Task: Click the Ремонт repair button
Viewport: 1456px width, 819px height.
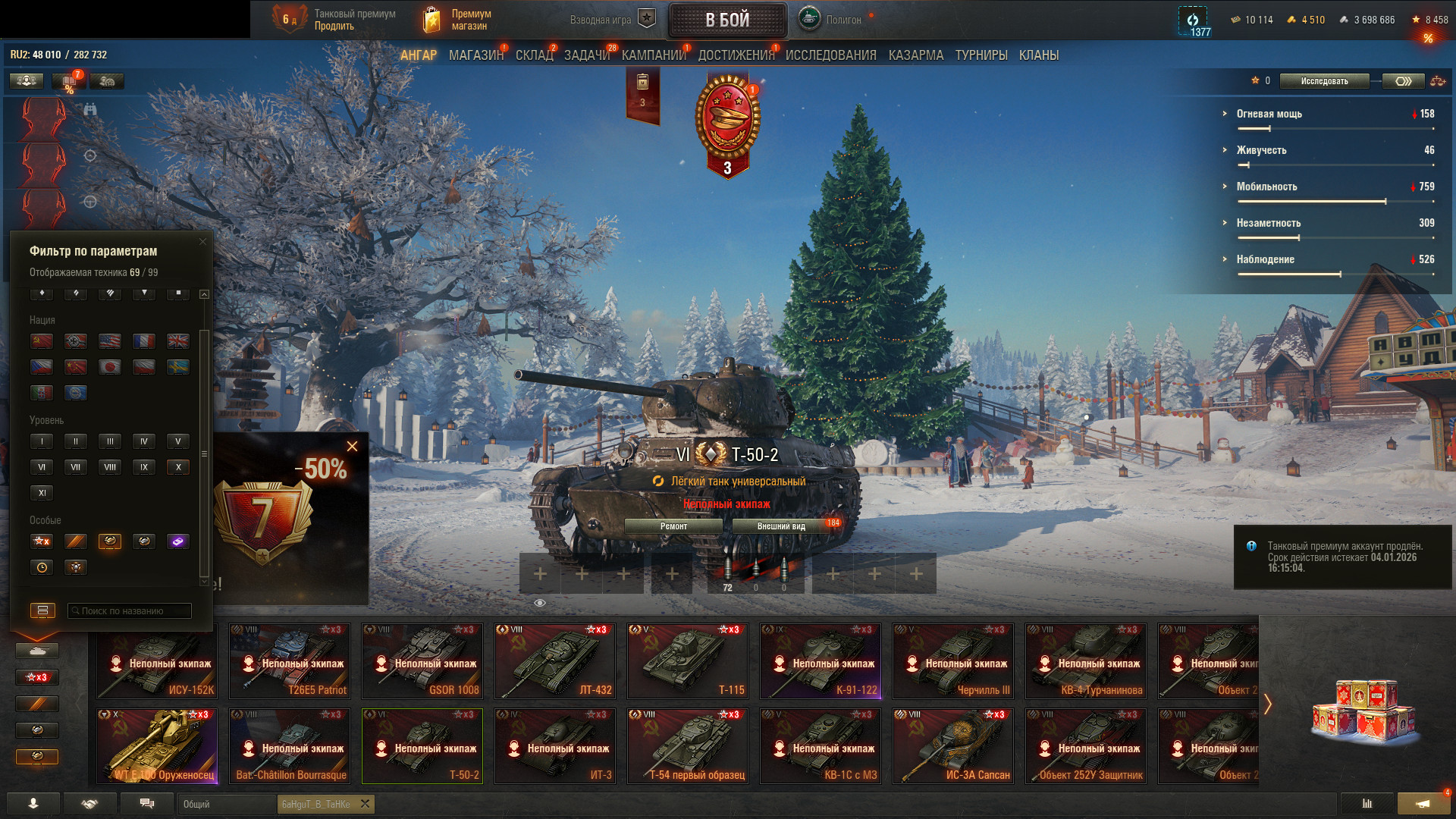Action: coord(673,526)
